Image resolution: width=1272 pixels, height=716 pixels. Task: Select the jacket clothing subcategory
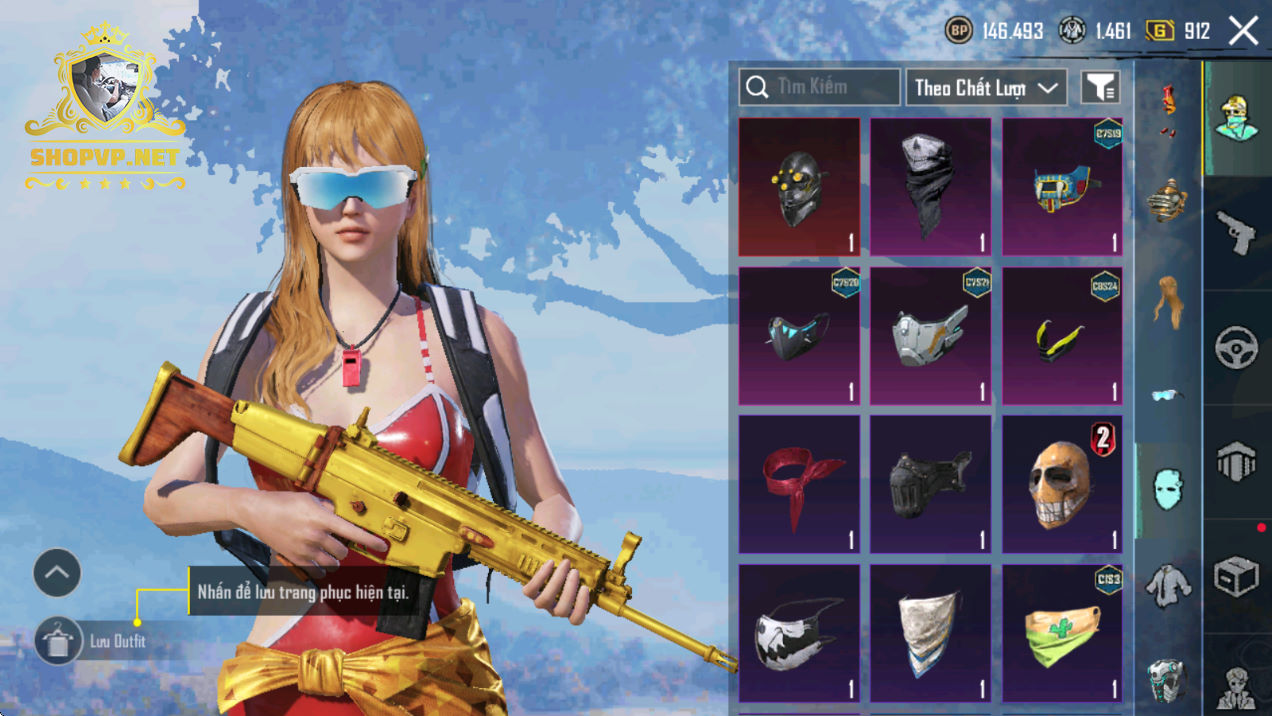coord(1167,585)
